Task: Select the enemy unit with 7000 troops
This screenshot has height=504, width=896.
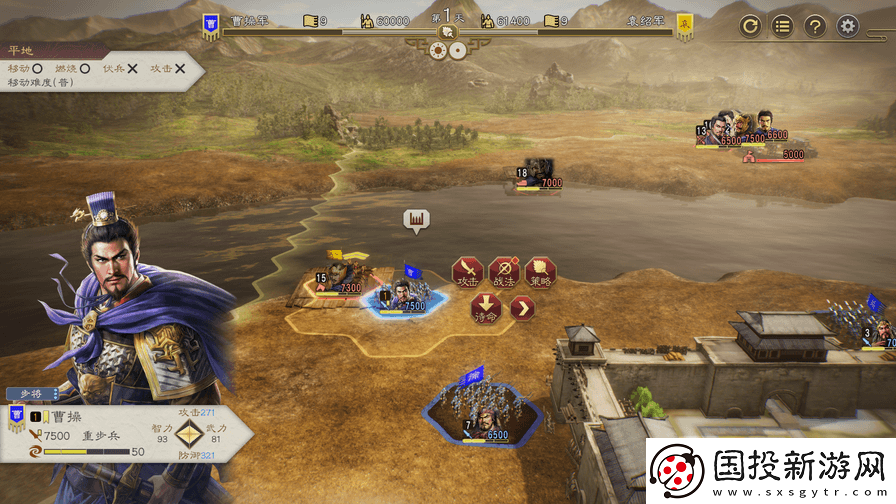Action: (x=539, y=174)
